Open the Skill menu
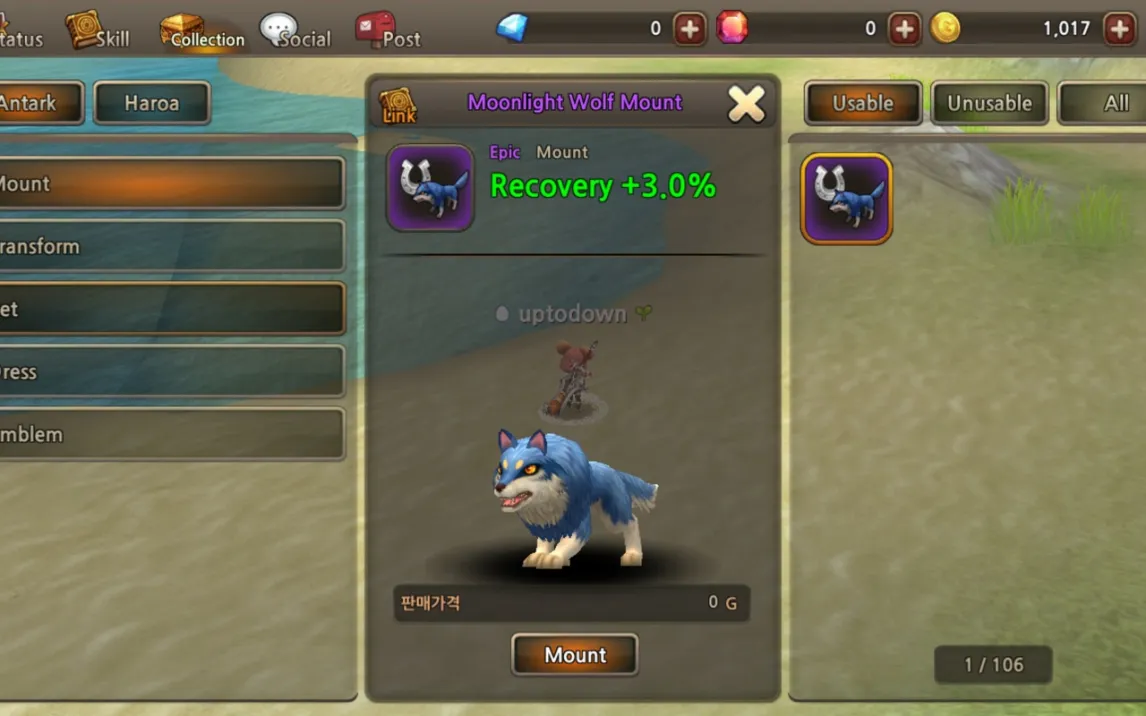The width and height of the screenshot is (1146, 716). click(x=99, y=31)
